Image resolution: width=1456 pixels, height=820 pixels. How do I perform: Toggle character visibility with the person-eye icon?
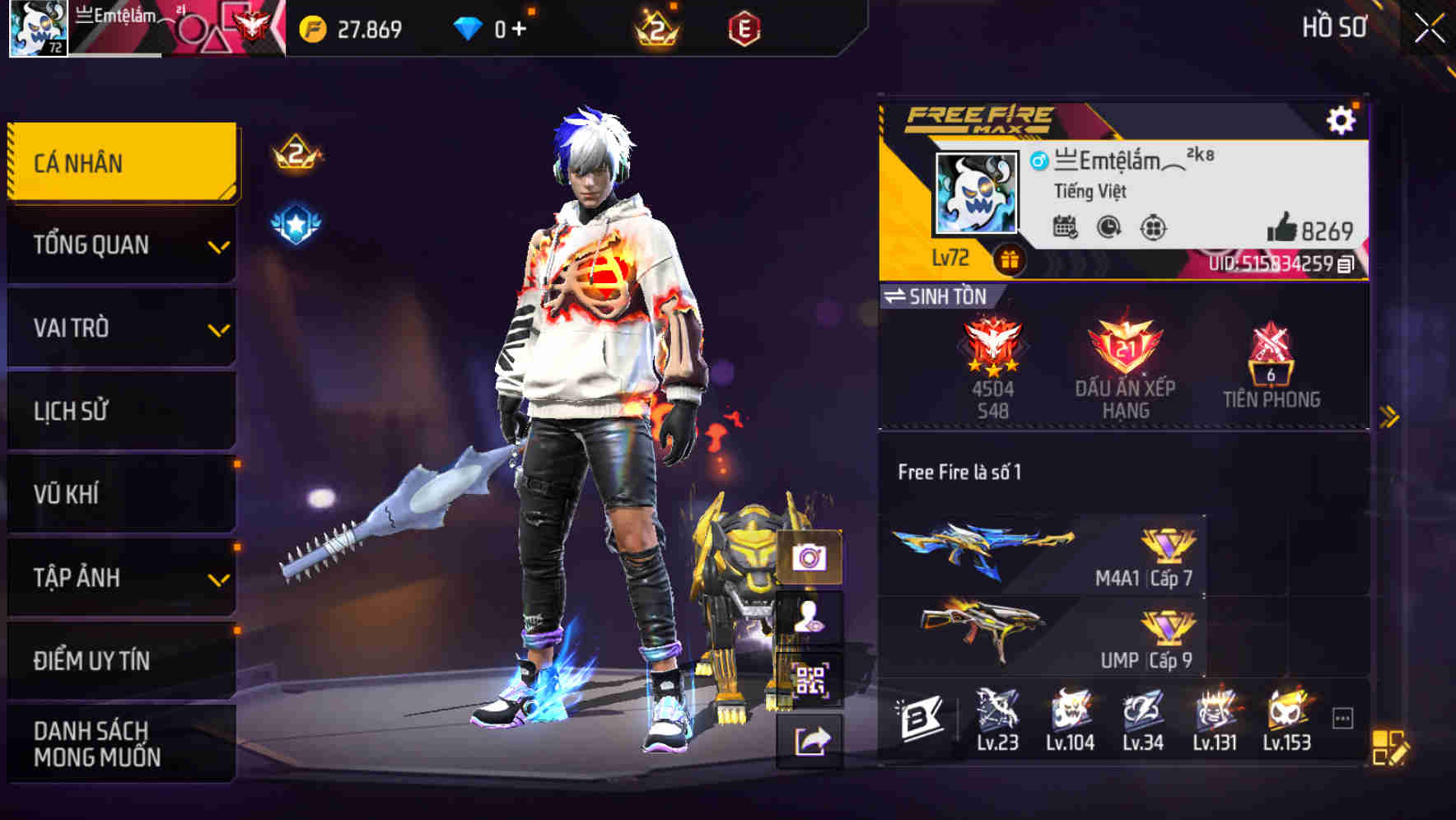click(810, 617)
